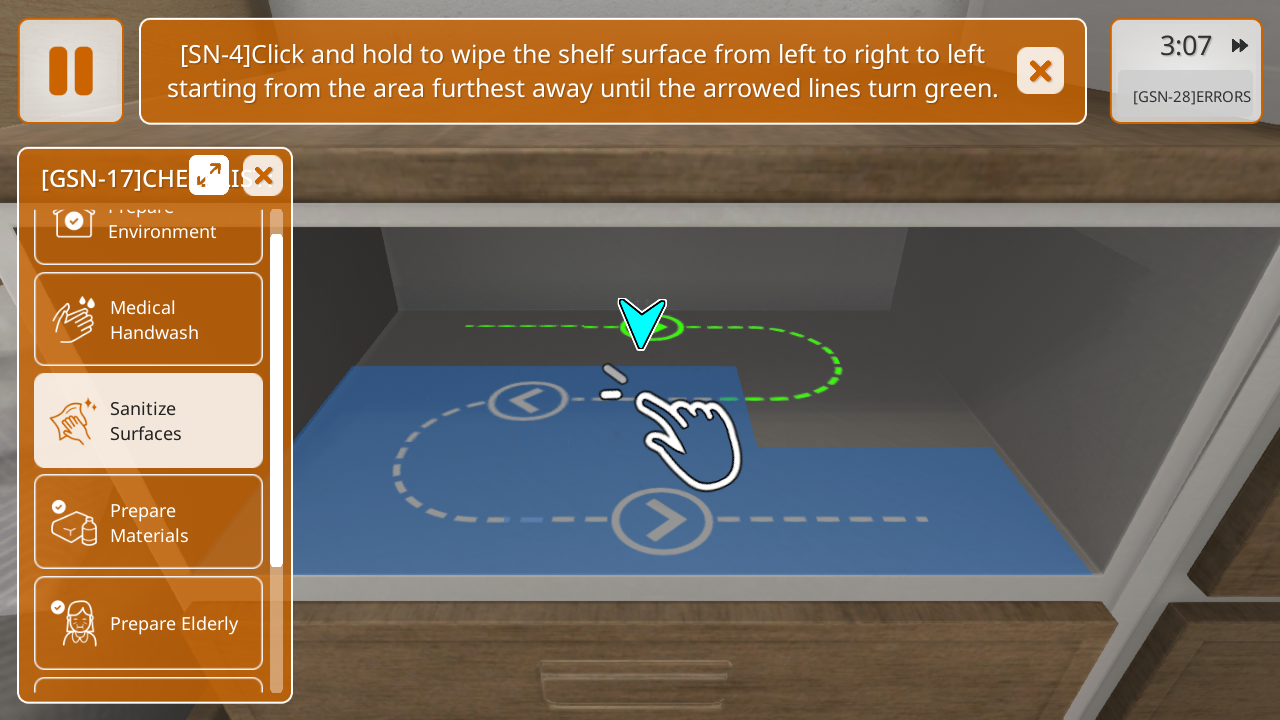Image resolution: width=1280 pixels, height=720 pixels.
Task: Close the checklist panel
Action: click(x=263, y=176)
